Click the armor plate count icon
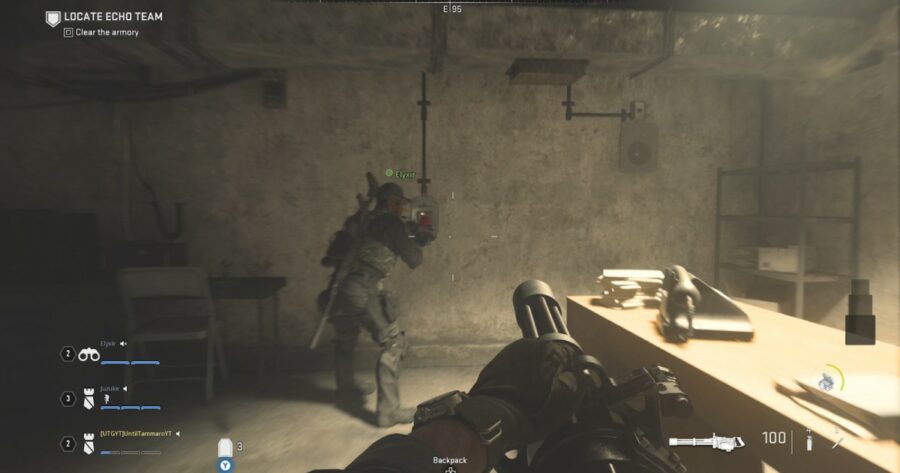The width and height of the screenshot is (900, 473). click(227, 447)
